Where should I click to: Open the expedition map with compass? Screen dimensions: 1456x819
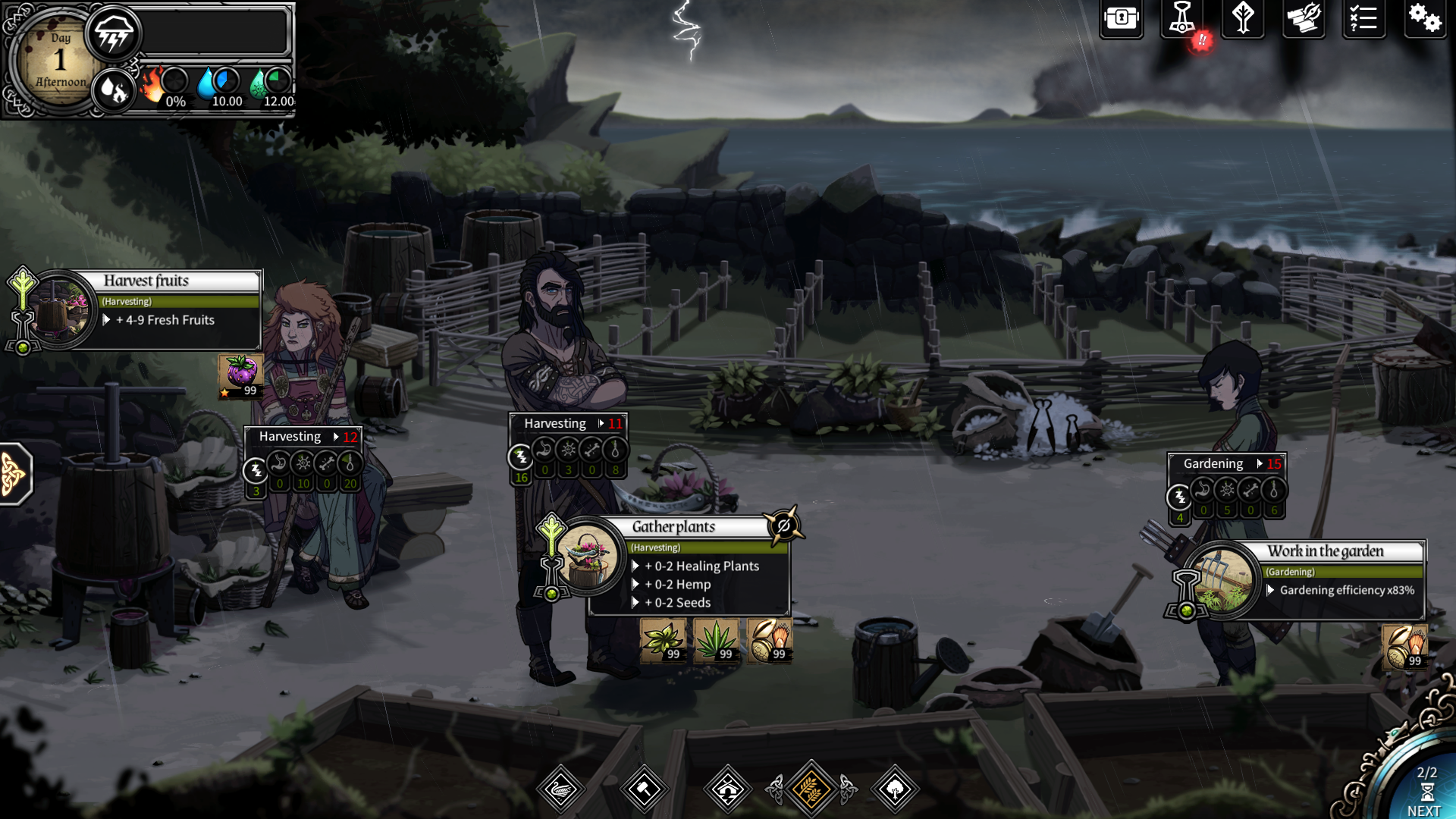pos(1304,20)
